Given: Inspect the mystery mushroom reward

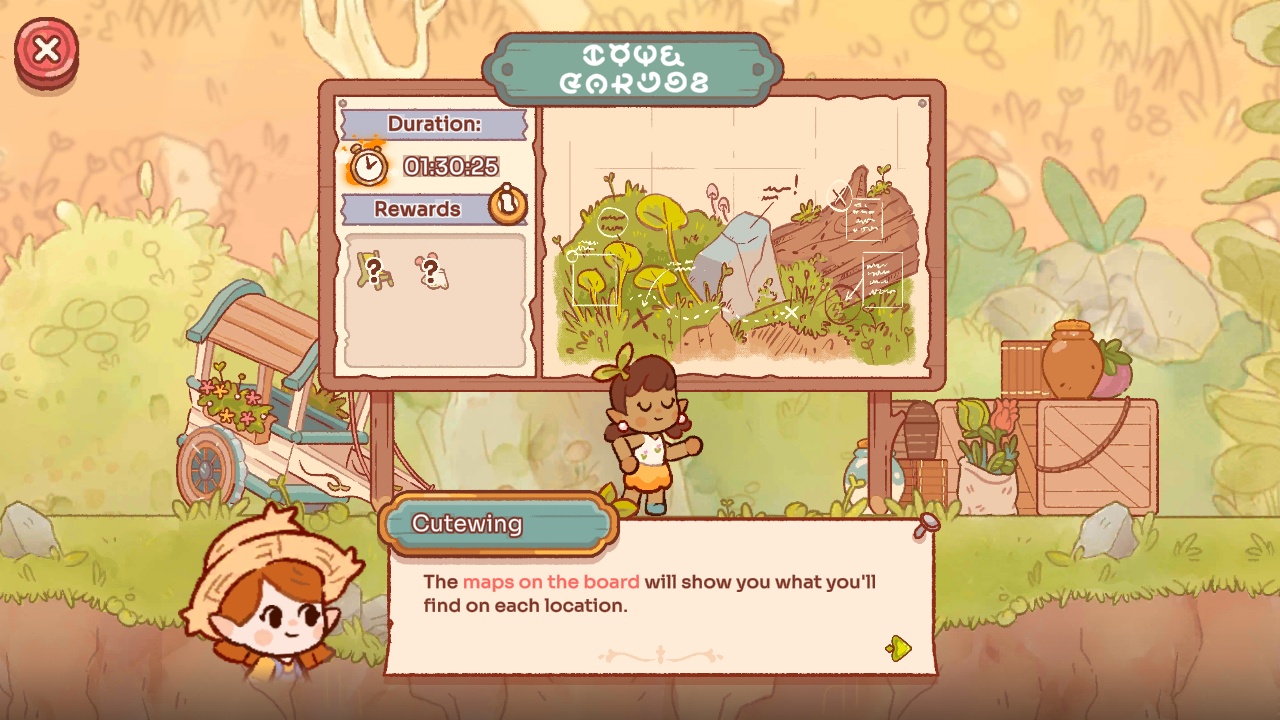Looking at the screenshot, I should (431, 270).
